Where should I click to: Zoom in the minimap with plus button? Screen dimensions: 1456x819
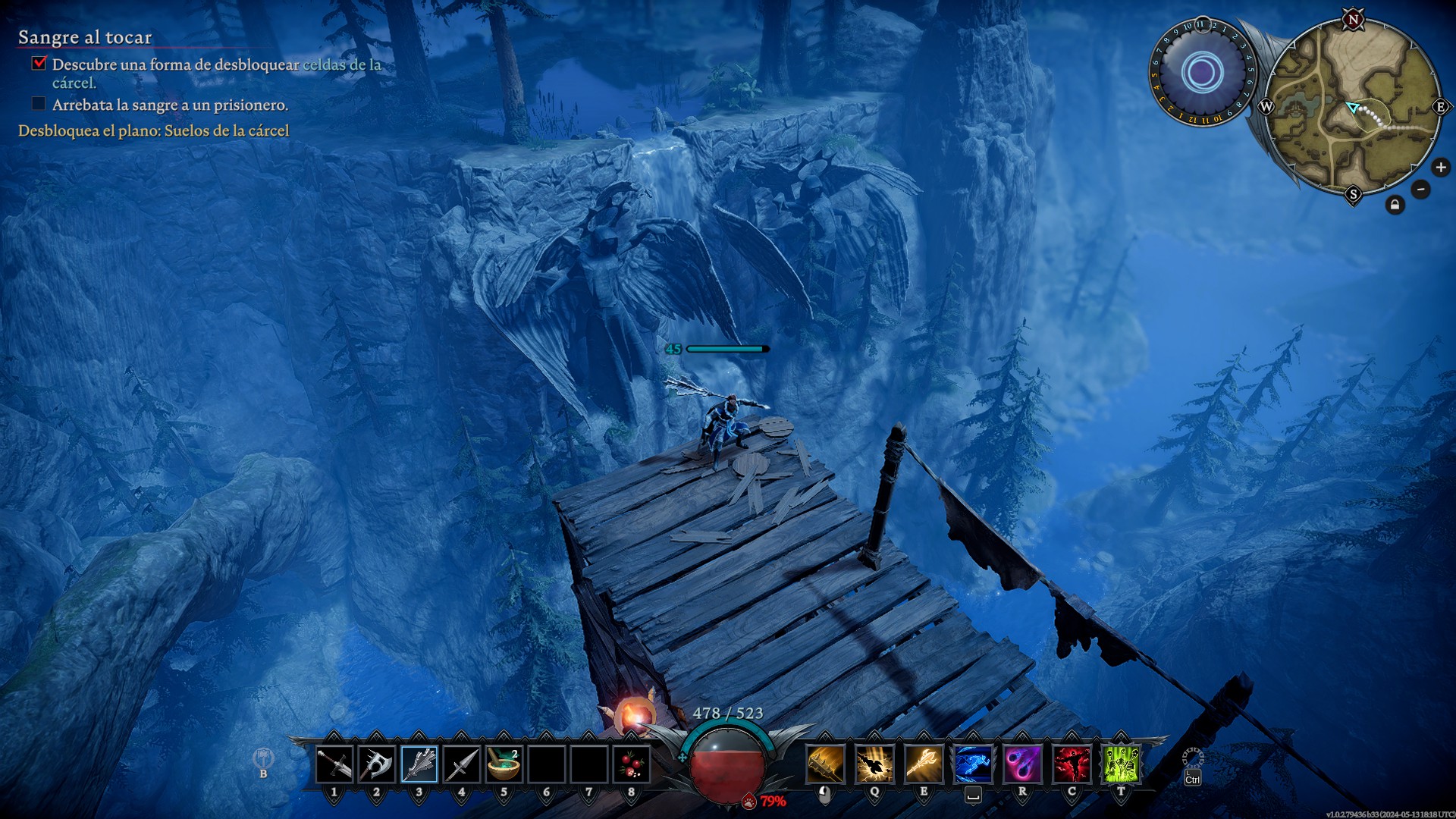(1441, 168)
